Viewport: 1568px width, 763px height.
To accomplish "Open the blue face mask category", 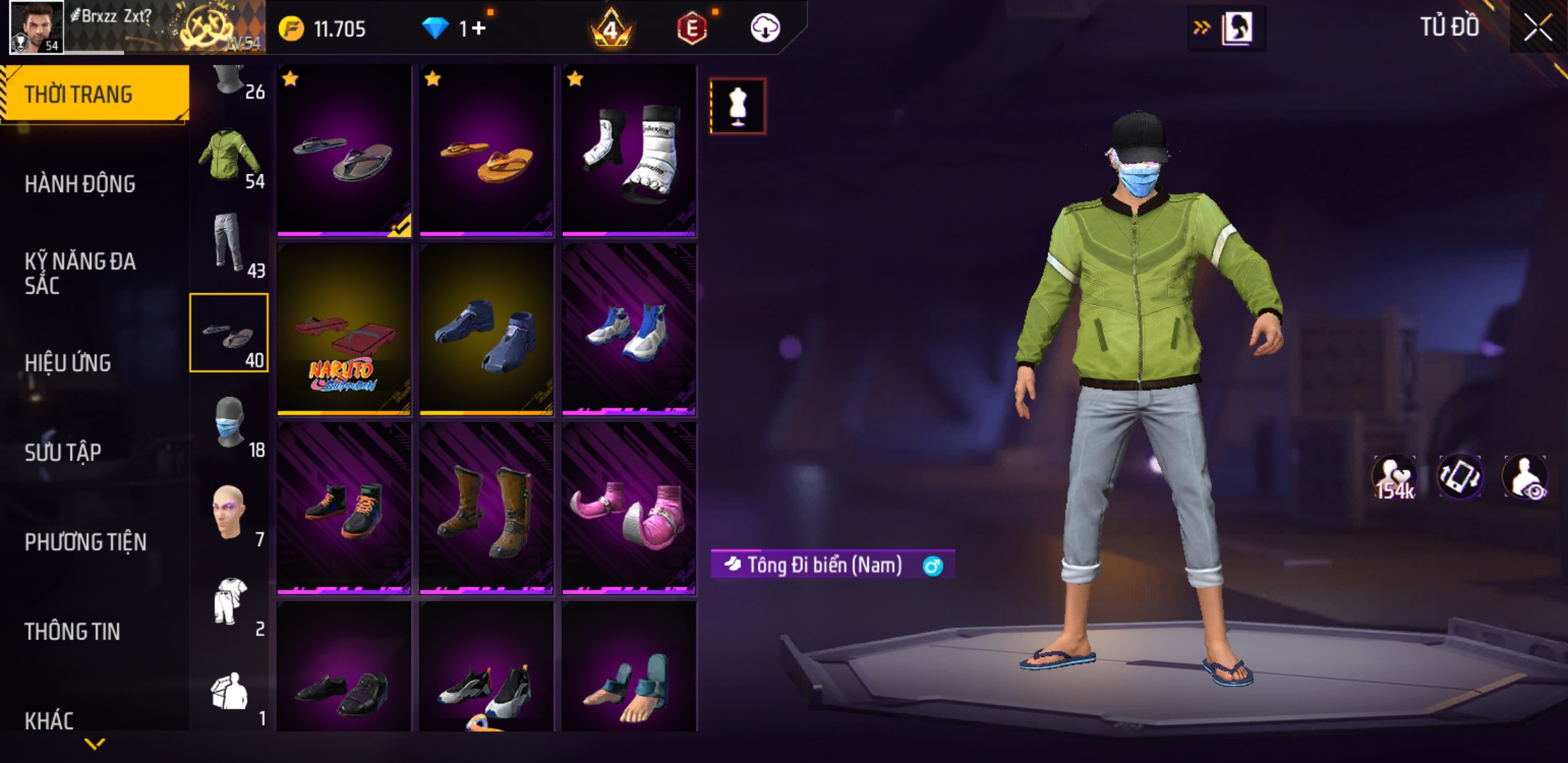I will pyautogui.click(x=230, y=424).
